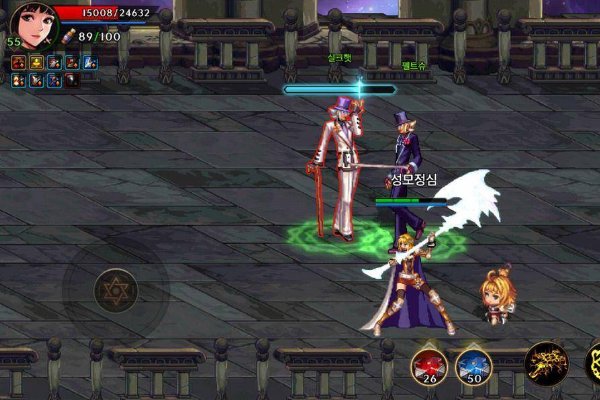The height and width of the screenshot is (400, 600).
Task: Select the yellow bell buff icon
Action: coord(37,63)
